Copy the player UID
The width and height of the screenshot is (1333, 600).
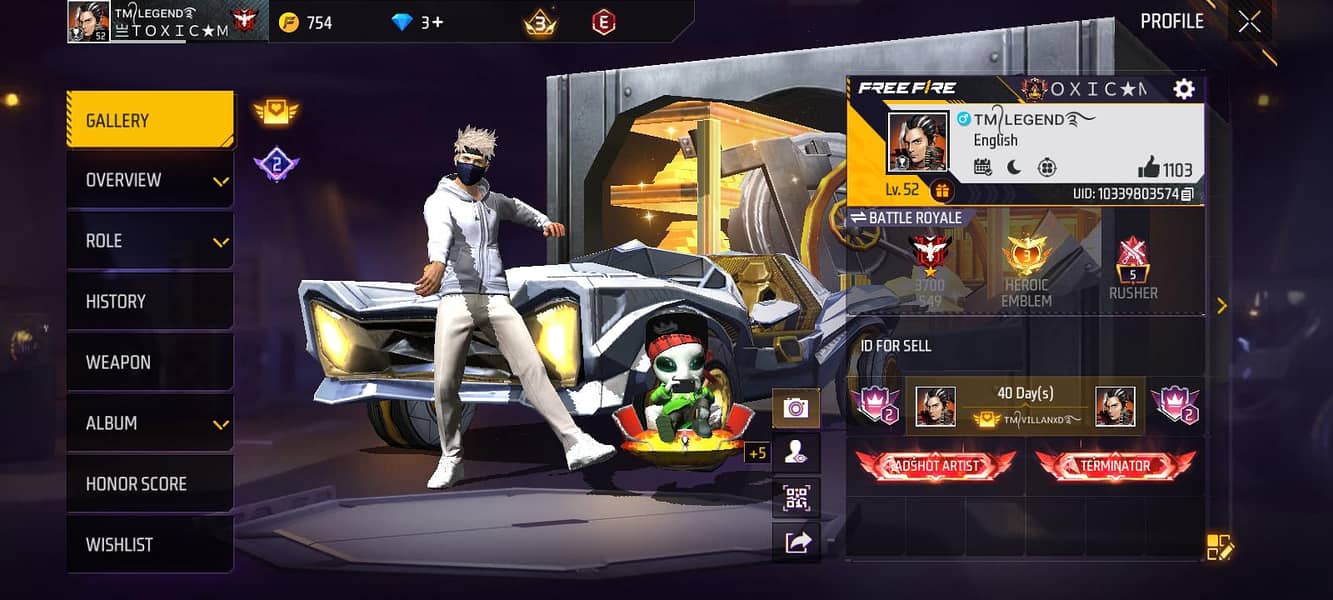[x=1187, y=194]
